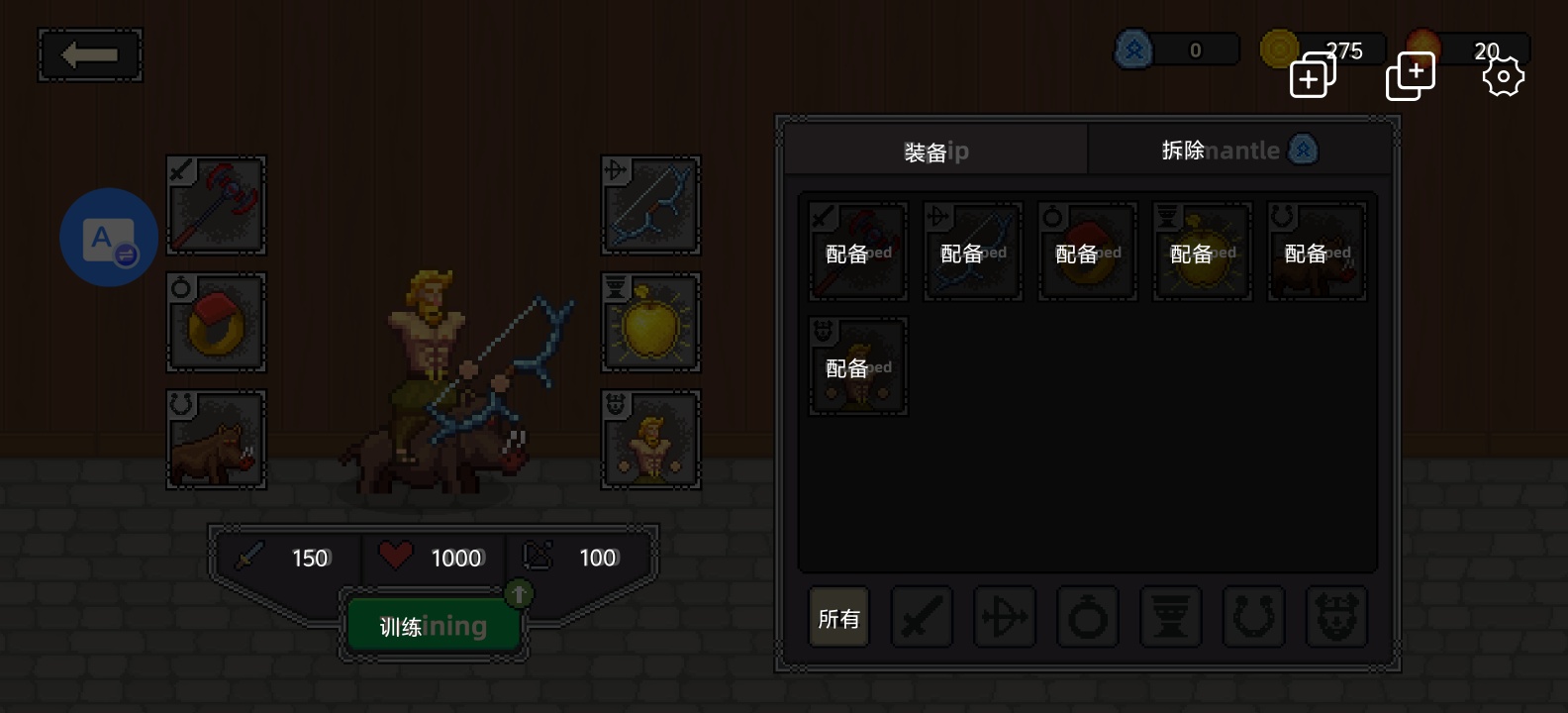Switch to the Equip tab
Screen dimensions: 1568x713
pos(935,151)
